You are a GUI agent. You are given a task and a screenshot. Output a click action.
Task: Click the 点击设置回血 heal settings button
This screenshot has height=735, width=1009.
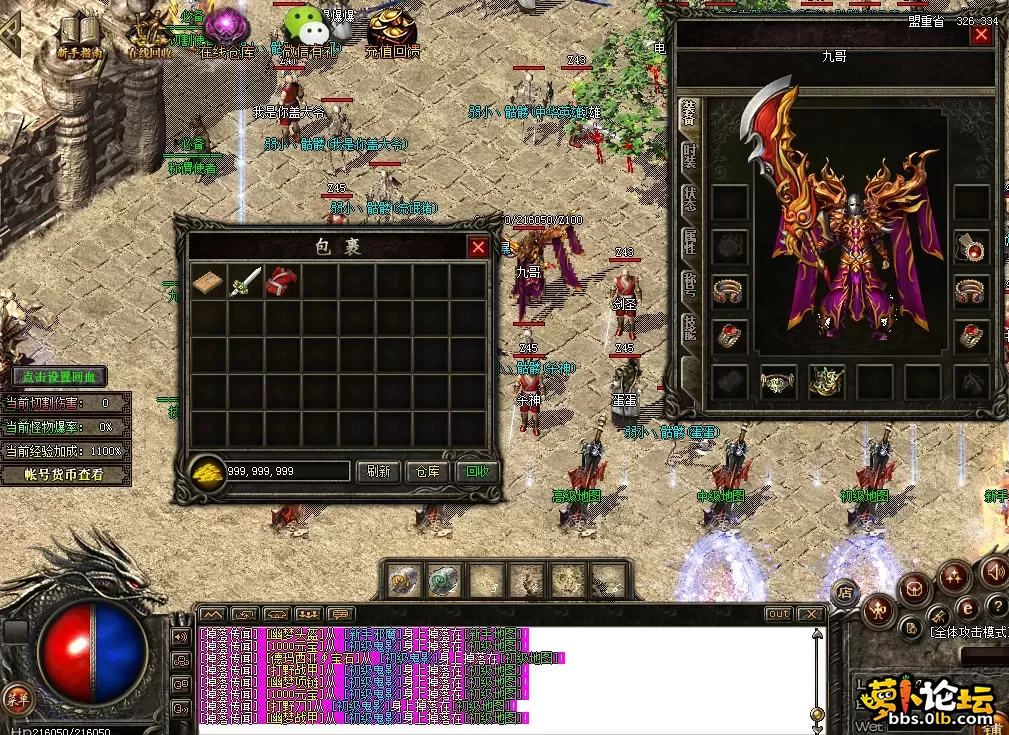(x=61, y=377)
